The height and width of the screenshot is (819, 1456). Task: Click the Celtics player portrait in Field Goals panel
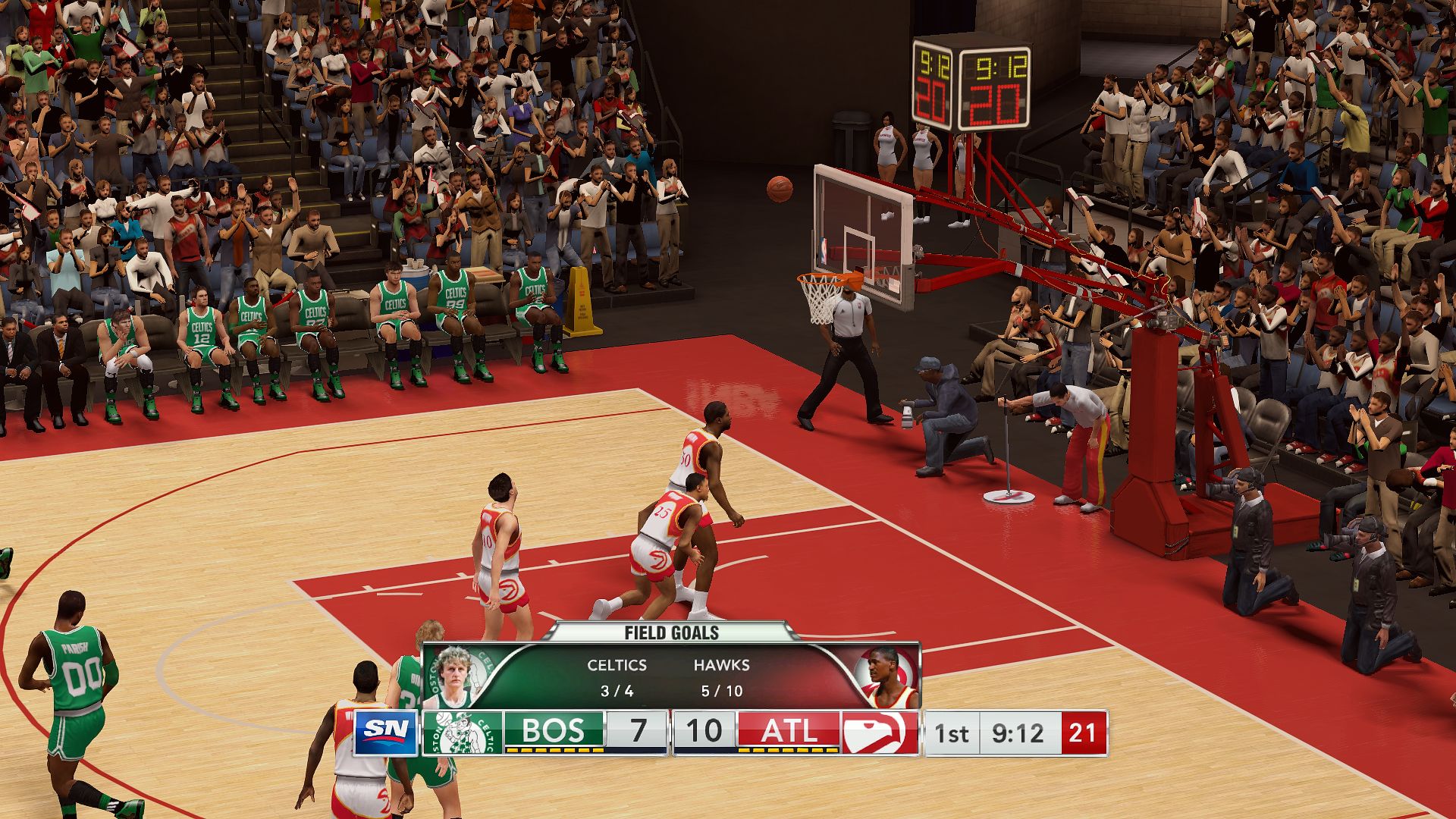pos(453,676)
